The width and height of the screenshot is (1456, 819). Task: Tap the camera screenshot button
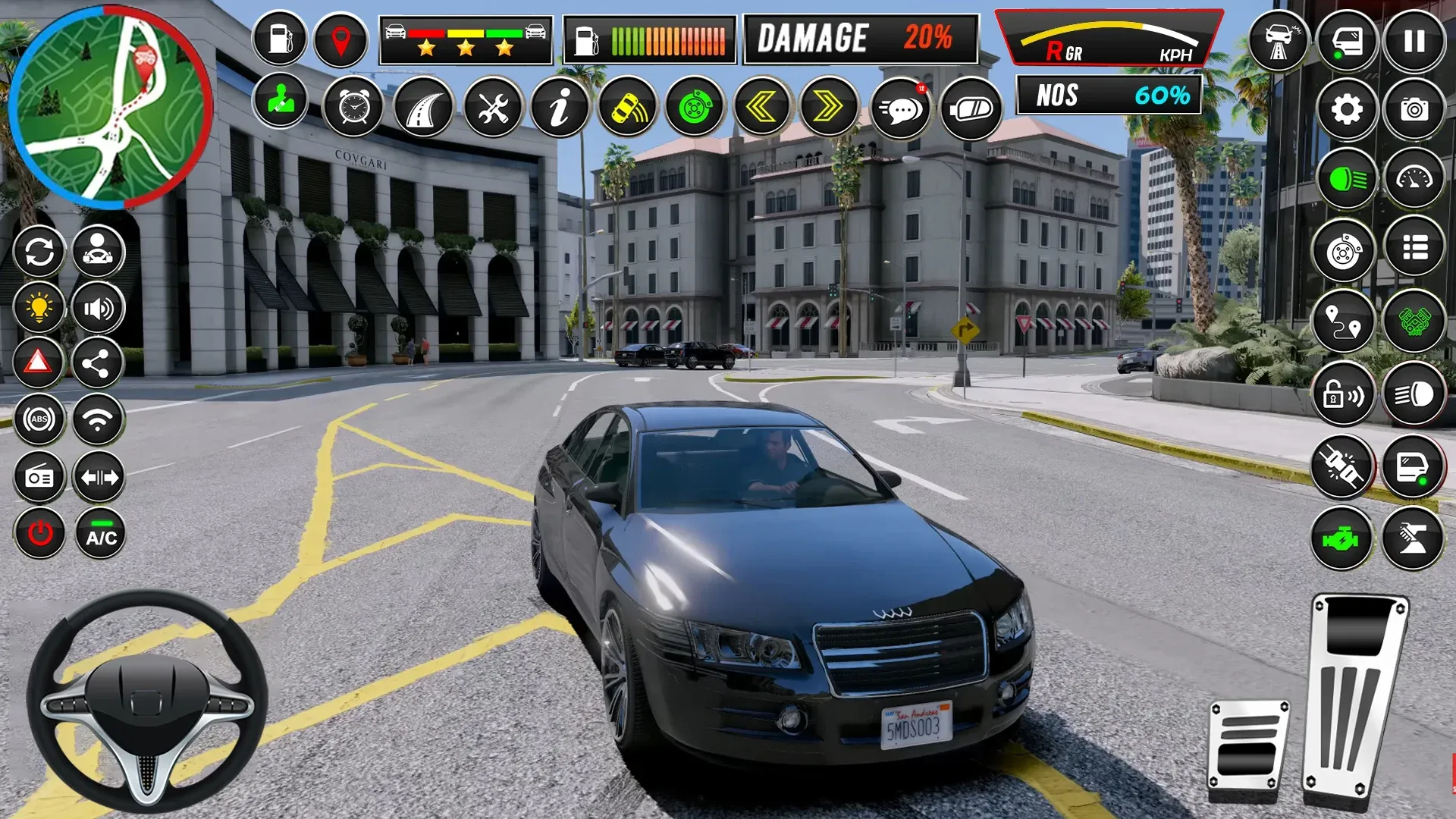coord(1414,110)
